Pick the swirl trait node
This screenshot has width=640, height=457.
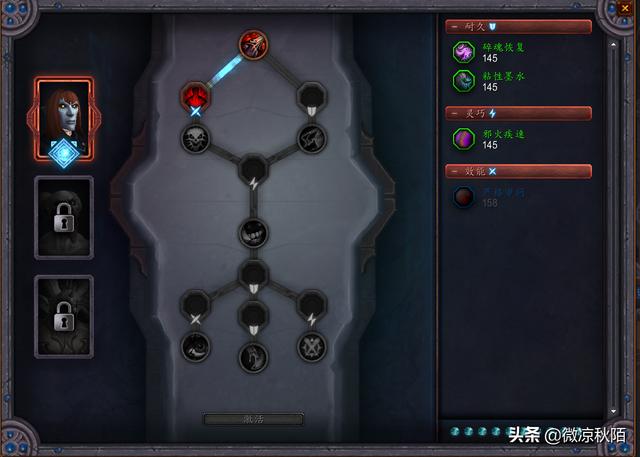[195, 346]
